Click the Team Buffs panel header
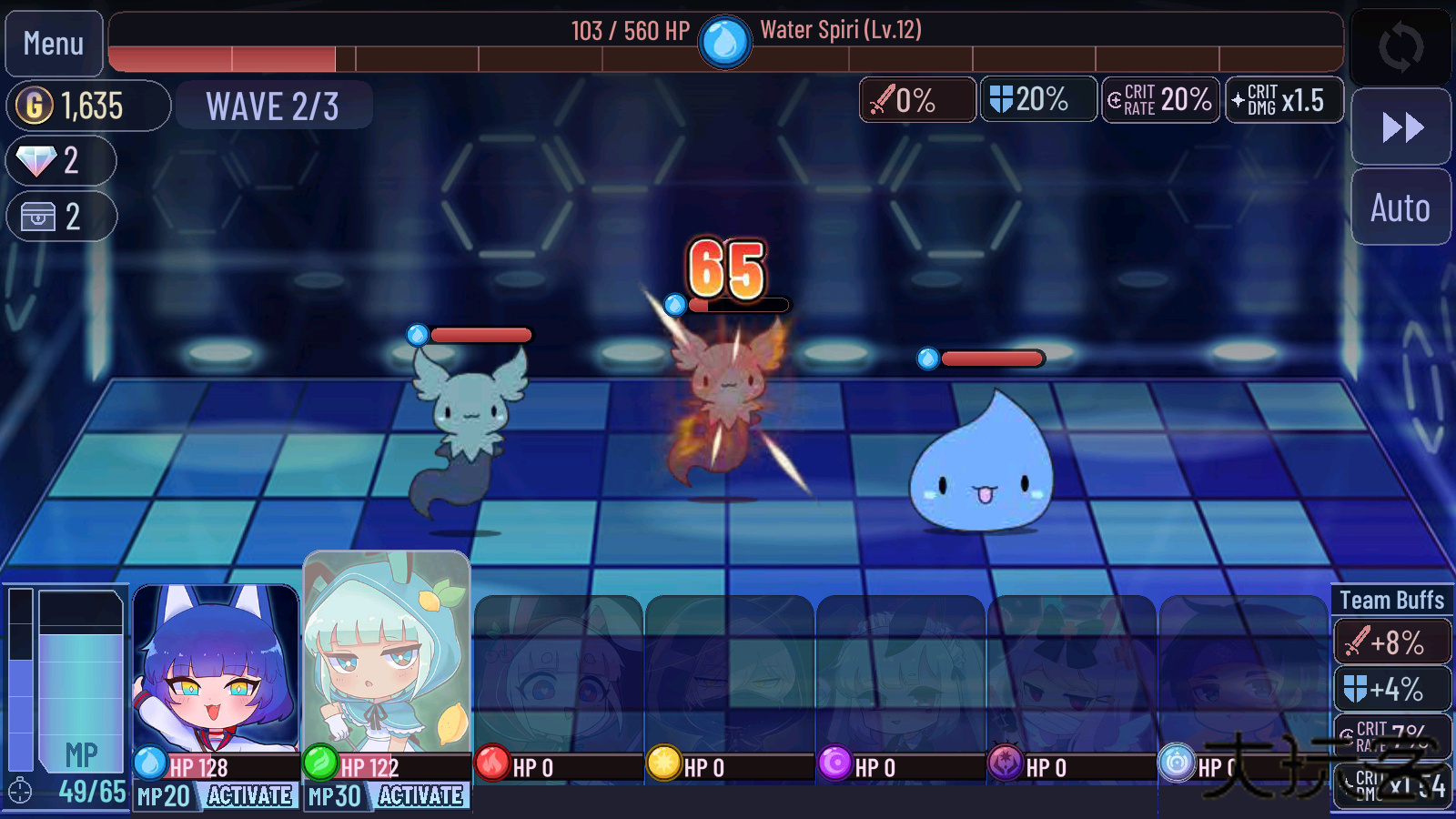The height and width of the screenshot is (819, 1456). (1390, 600)
